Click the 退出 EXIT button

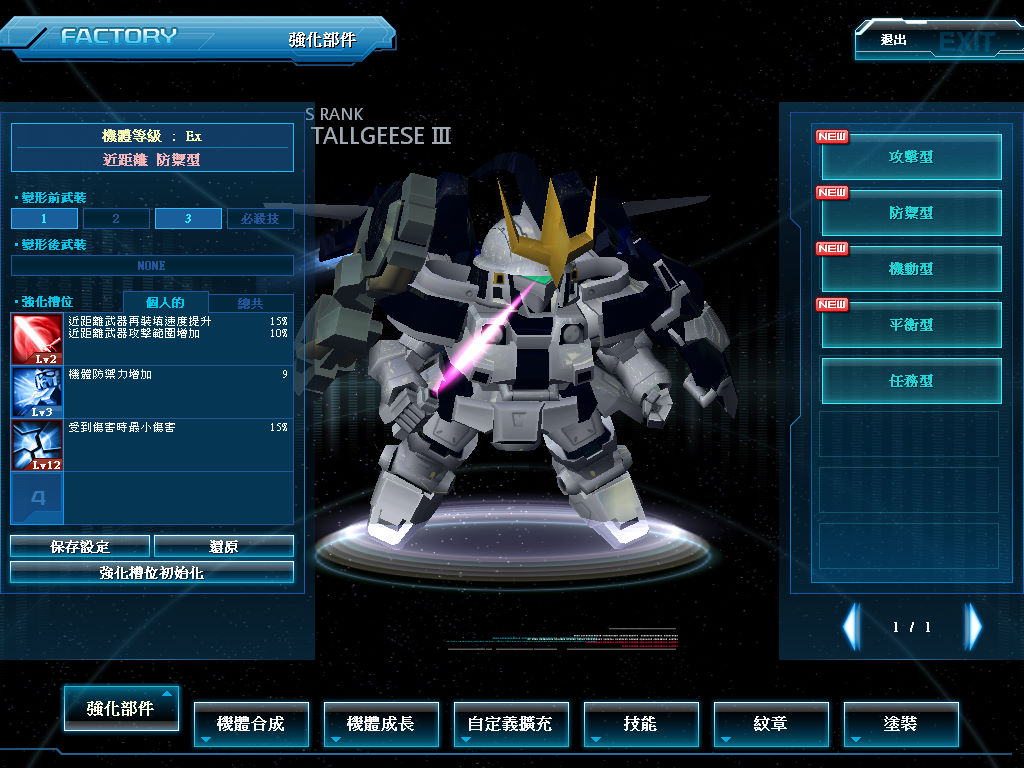coord(936,41)
